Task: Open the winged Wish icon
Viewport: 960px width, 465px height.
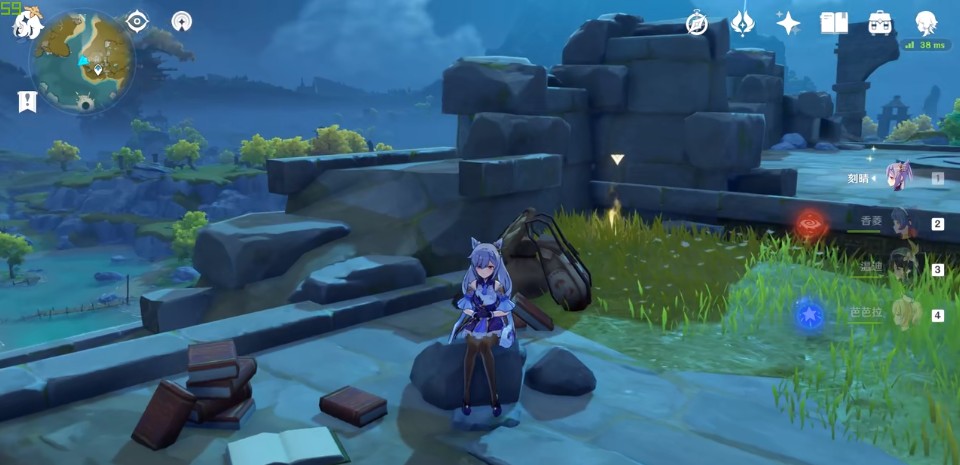Action: click(743, 23)
